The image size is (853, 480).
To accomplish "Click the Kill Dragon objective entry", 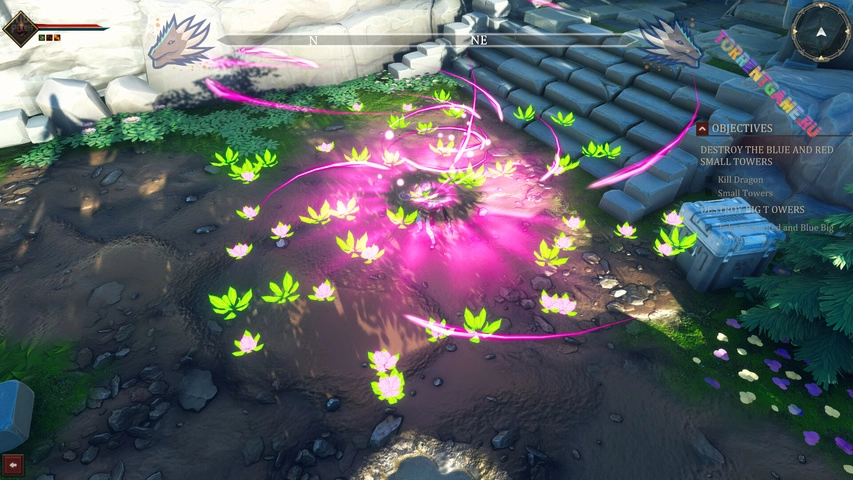I will tap(739, 179).
